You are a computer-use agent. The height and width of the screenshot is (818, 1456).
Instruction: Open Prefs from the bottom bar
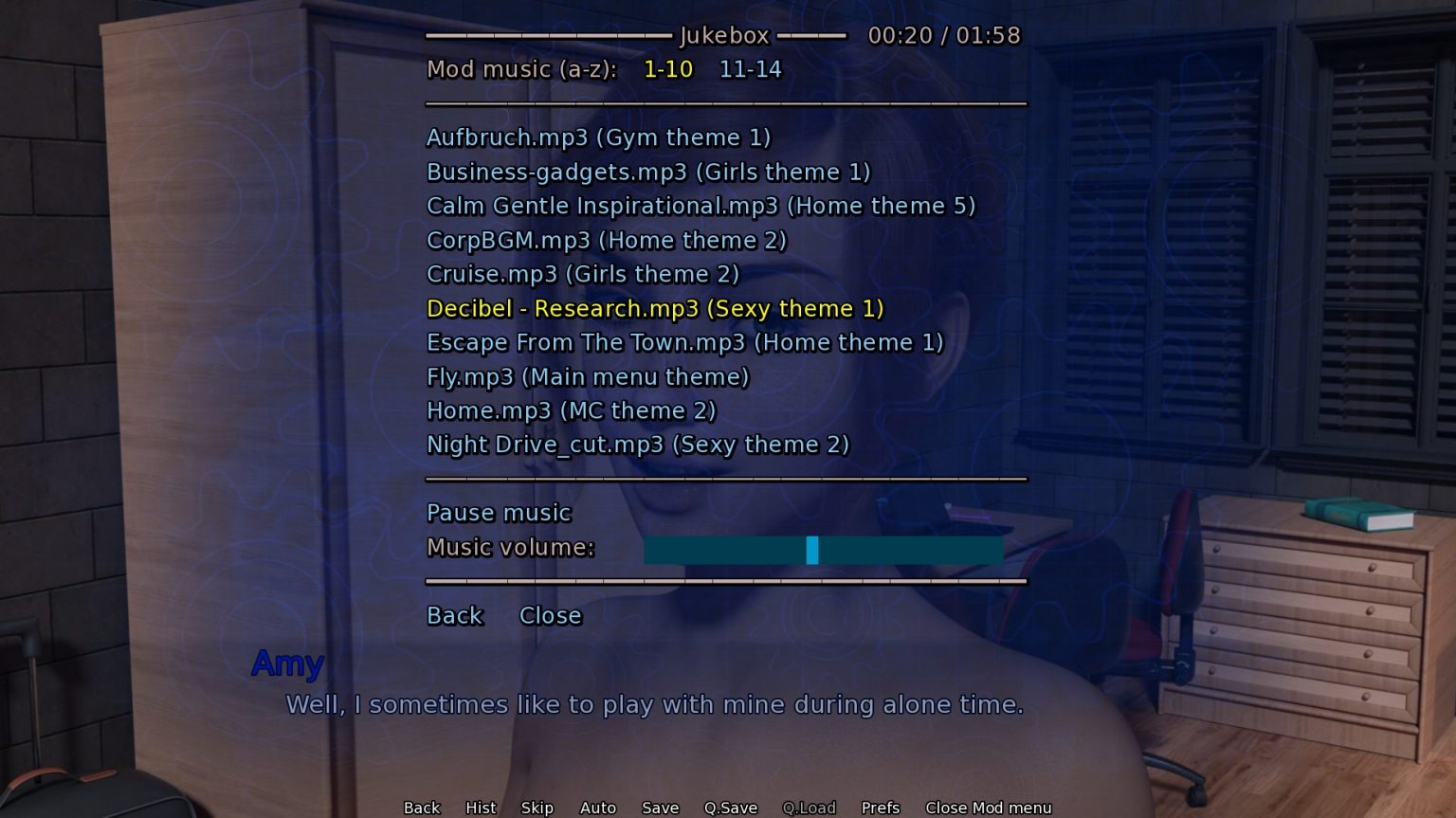[x=880, y=808]
